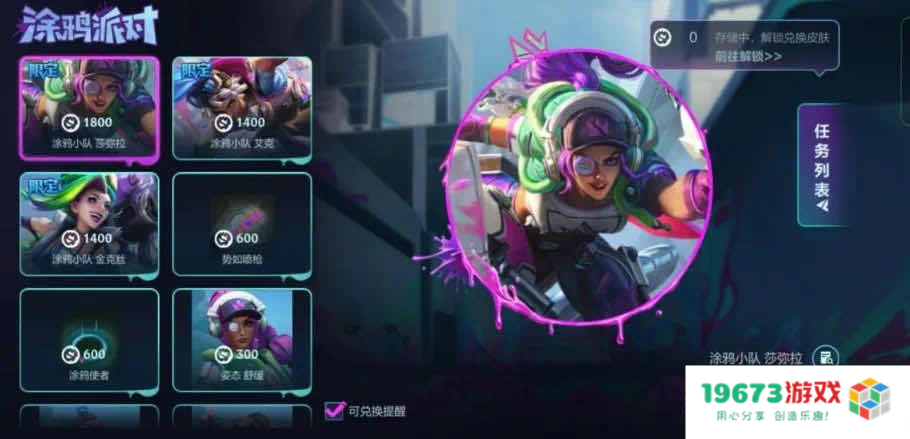The width and height of the screenshot is (910, 439).
Task: Click the details icon beside 涂鸦小队 莎弥拉
Action: [x=824, y=357]
